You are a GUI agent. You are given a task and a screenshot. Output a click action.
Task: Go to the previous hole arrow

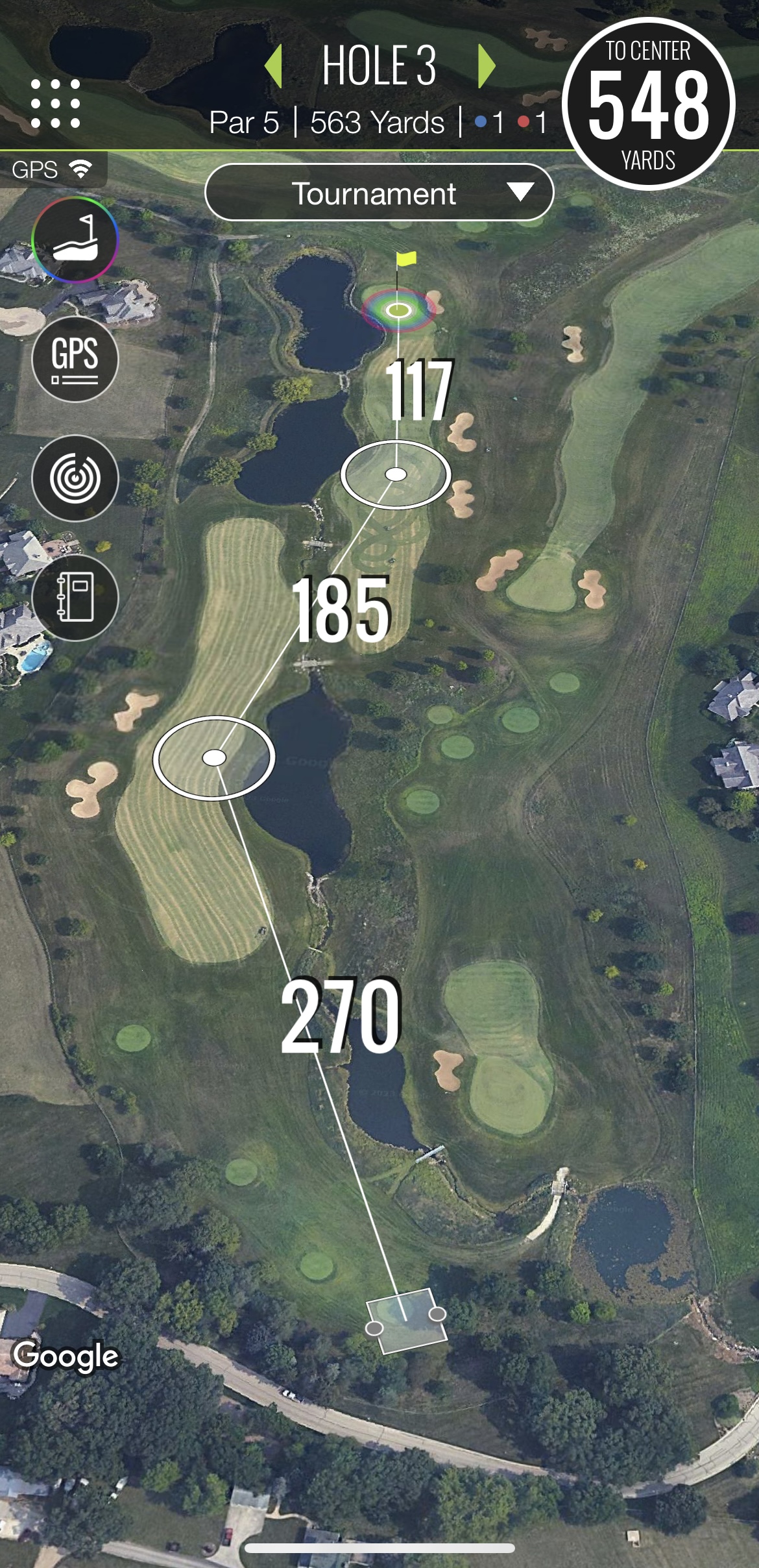click(x=274, y=66)
